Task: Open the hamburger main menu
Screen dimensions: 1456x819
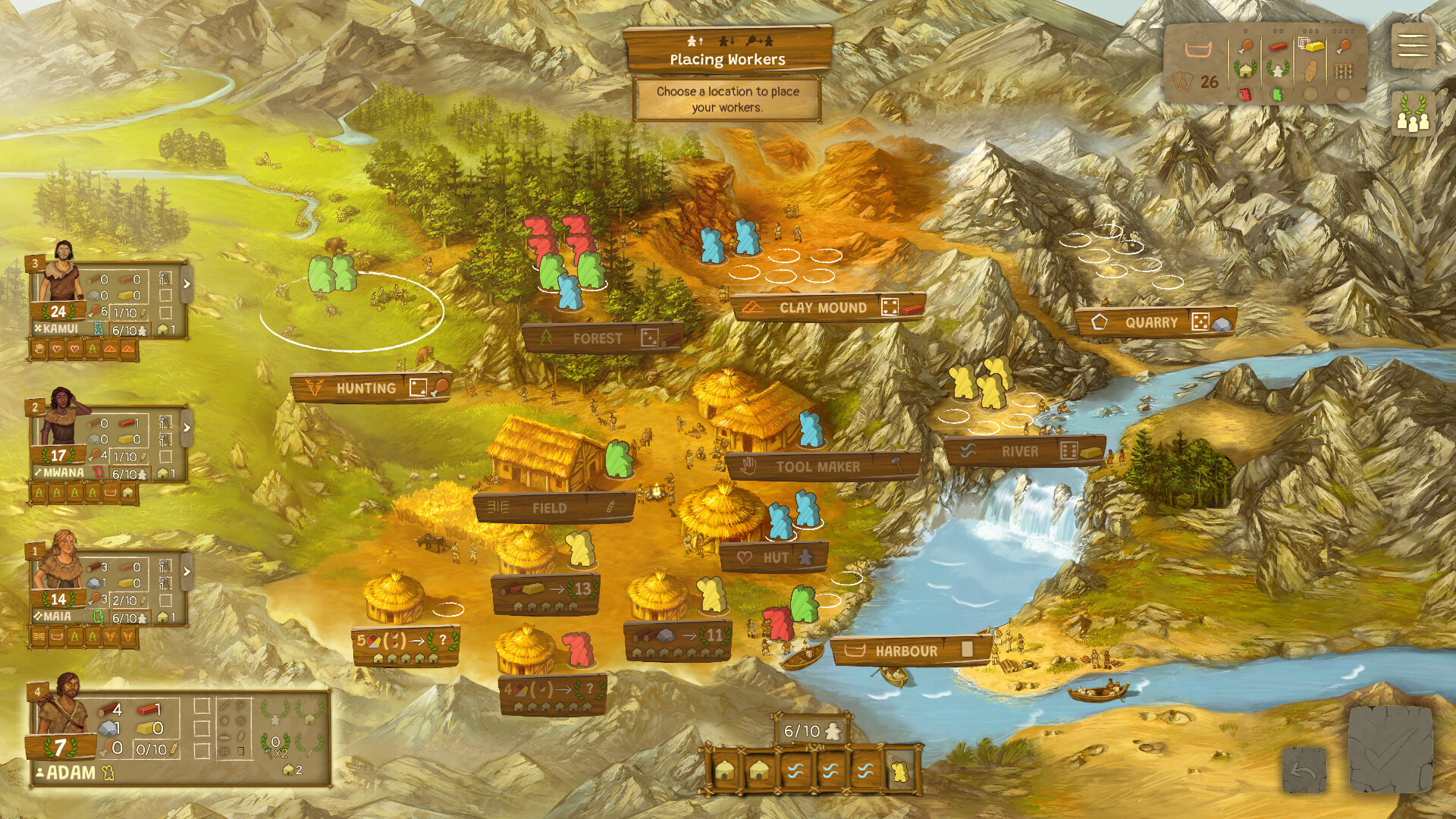Action: pyautogui.click(x=1413, y=46)
